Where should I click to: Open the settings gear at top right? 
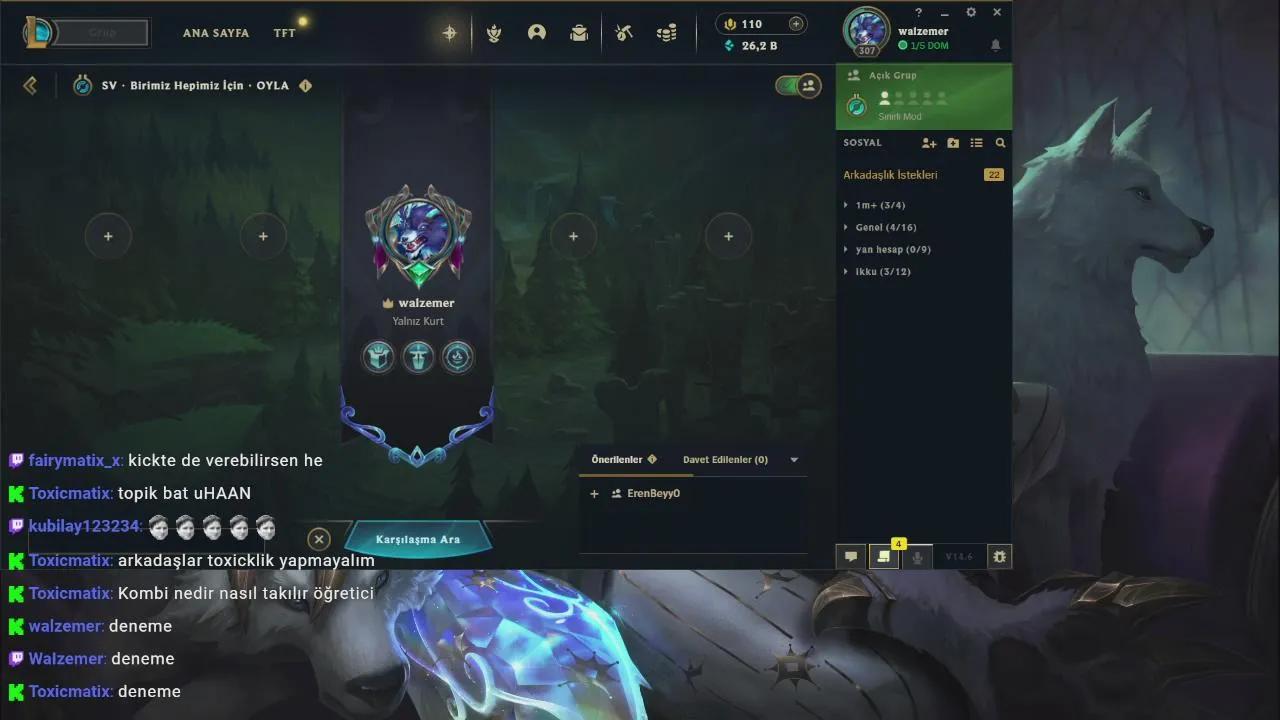(x=970, y=12)
